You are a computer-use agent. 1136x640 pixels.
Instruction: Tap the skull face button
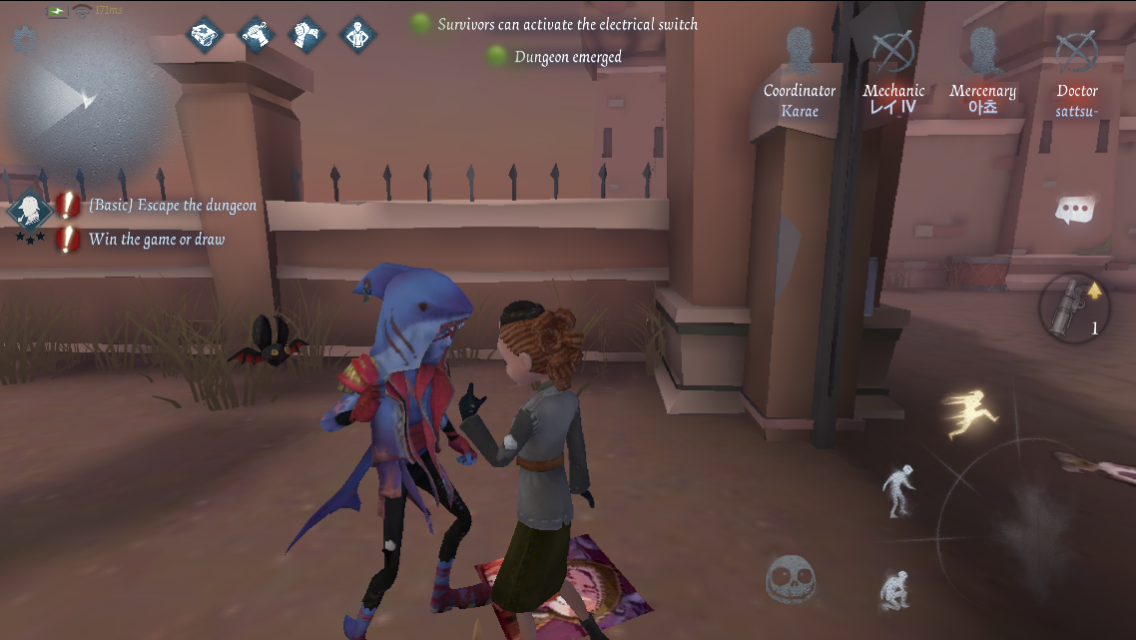coord(791,579)
